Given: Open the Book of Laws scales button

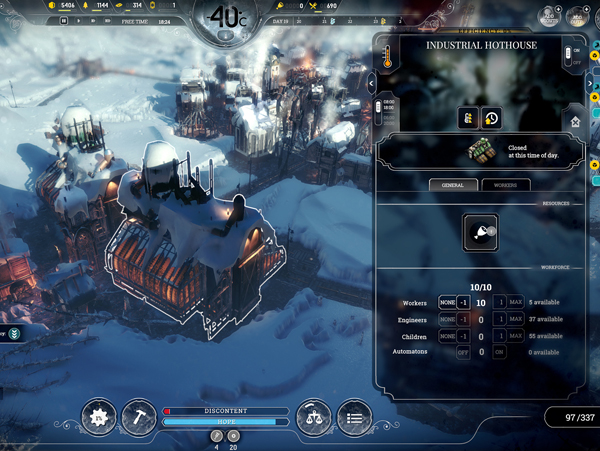Looking at the screenshot, I should [314, 416].
